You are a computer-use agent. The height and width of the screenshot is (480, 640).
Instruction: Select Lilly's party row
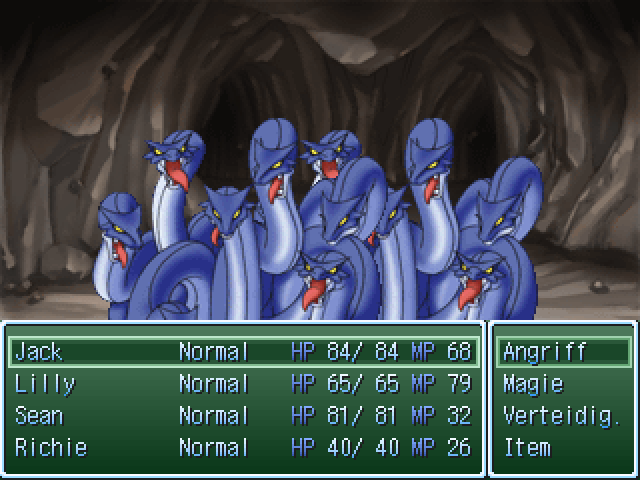243,384
